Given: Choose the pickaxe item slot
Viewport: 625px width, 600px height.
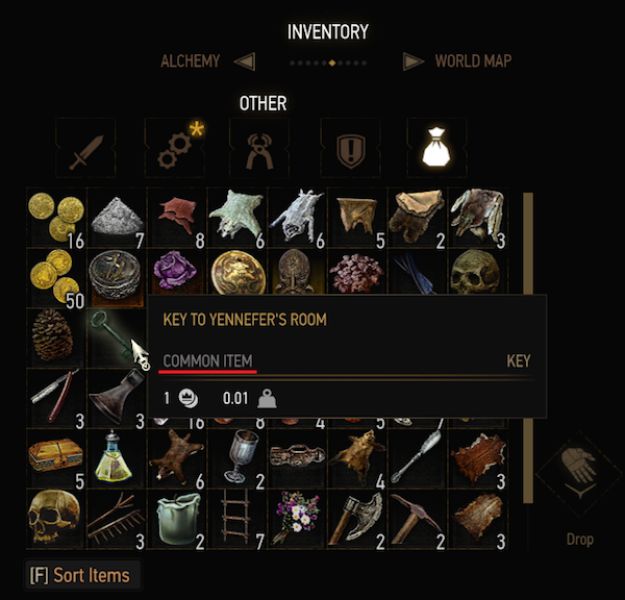Looking at the screenshot, I should coord(417,515).
